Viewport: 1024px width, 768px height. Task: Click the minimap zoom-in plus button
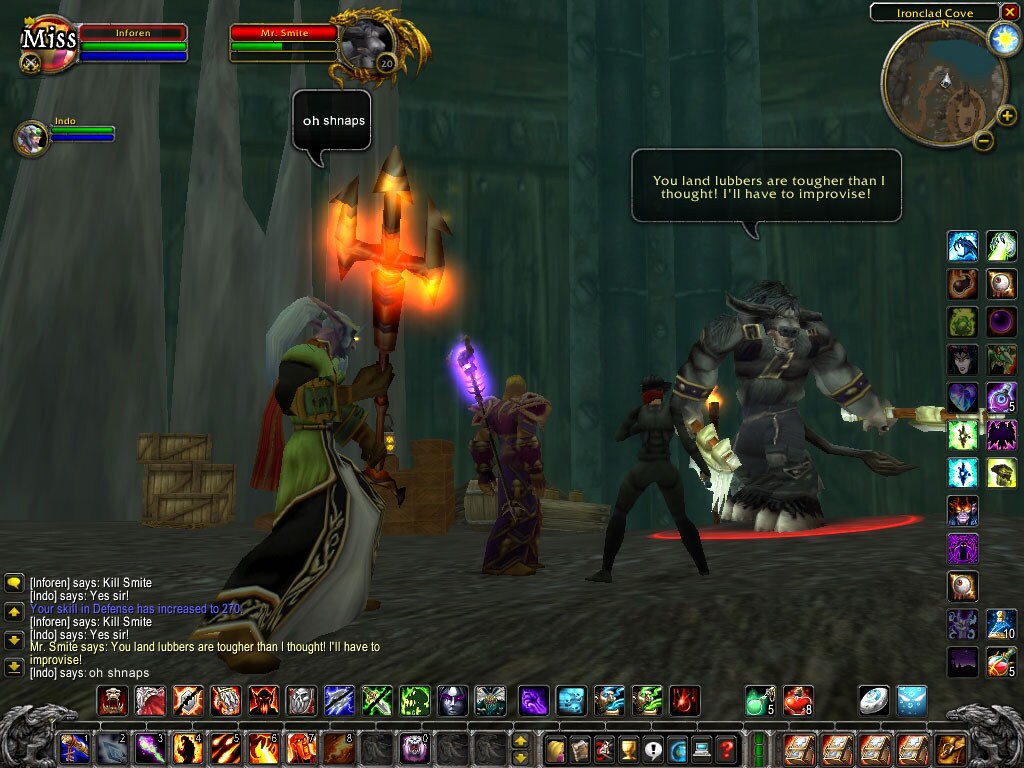pos(1007,116)
